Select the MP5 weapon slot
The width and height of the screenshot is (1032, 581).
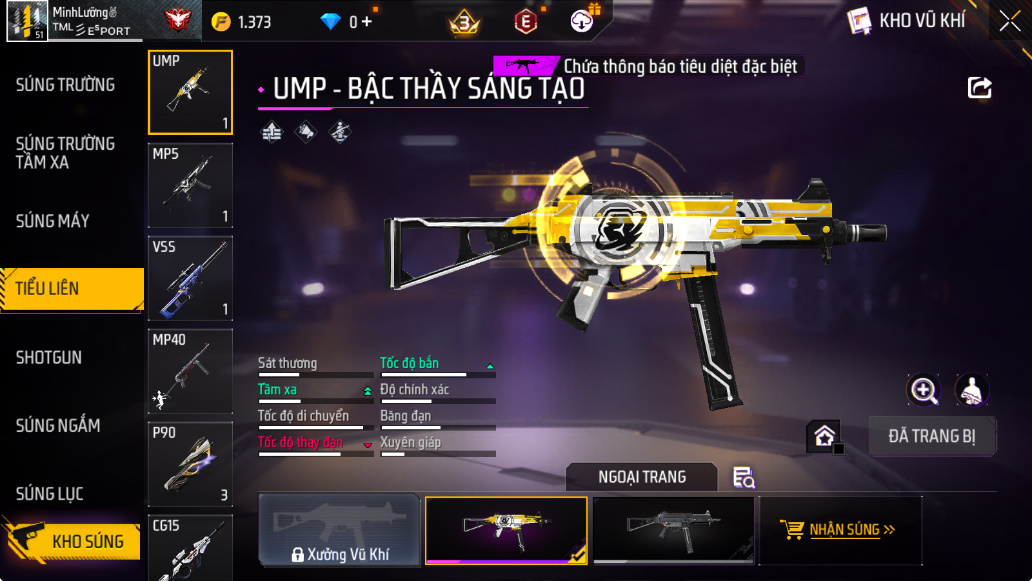click(190, 186)
